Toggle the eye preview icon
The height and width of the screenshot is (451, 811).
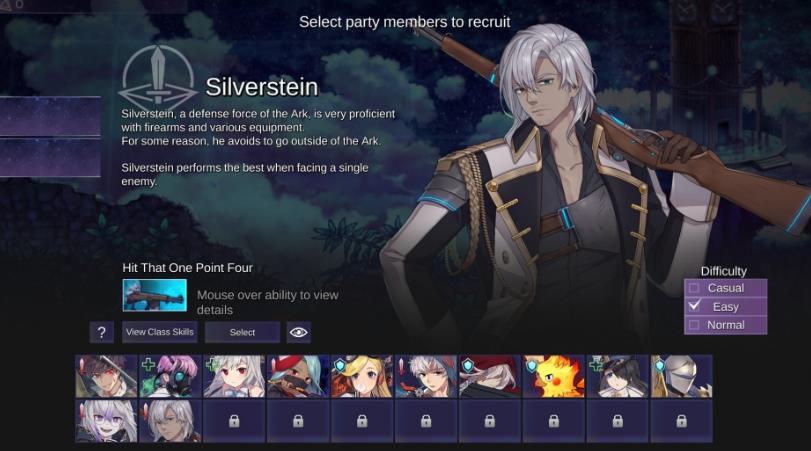click(x=298, y=332)
